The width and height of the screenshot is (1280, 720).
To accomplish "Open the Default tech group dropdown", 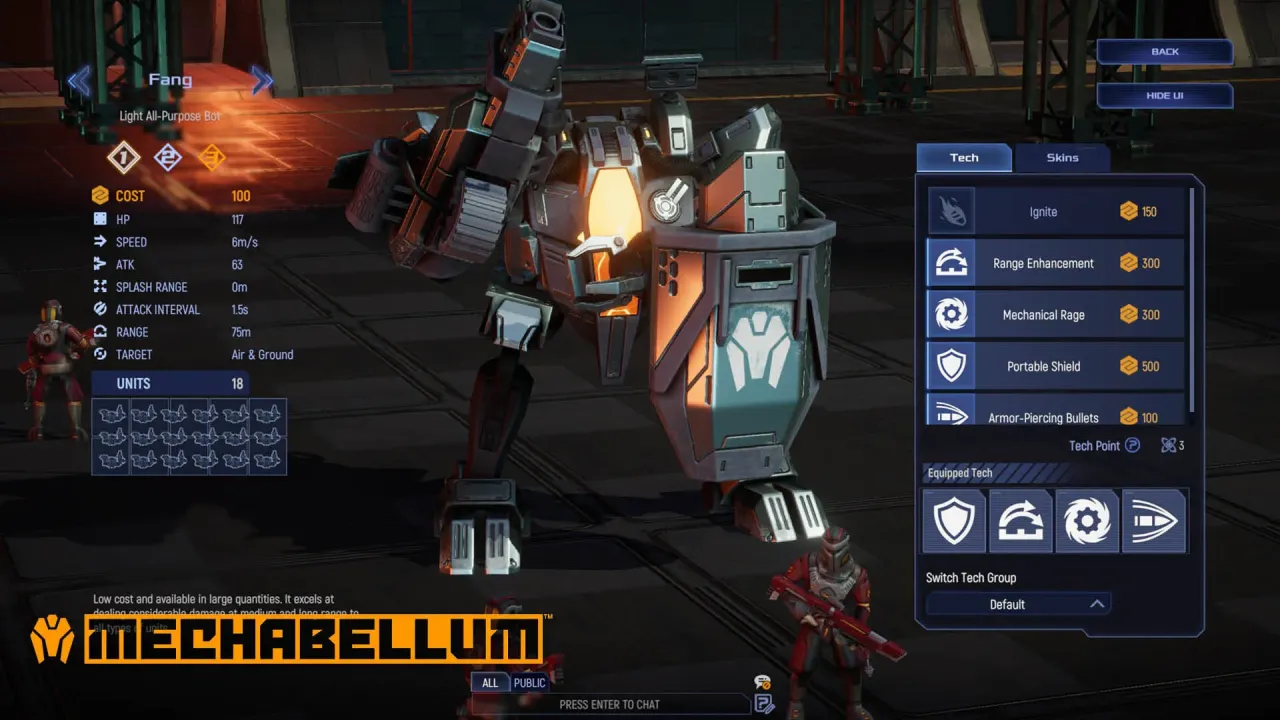I will tap(1017, 603).
